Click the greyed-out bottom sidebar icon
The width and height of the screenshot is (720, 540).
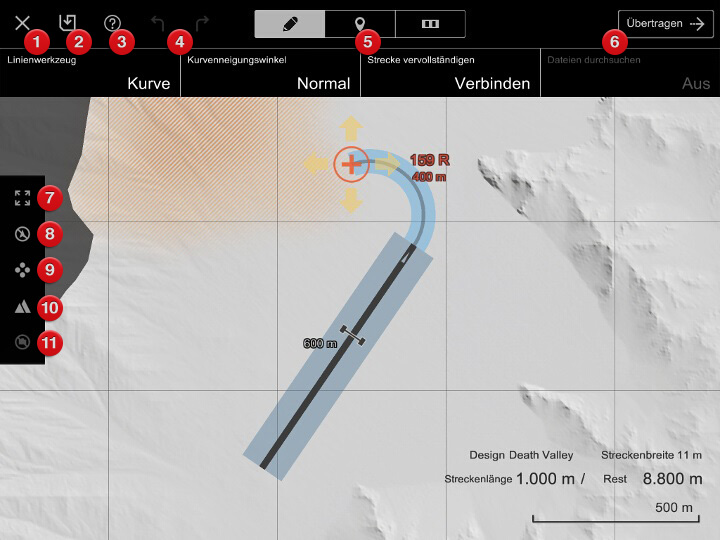click(x=22, y=342)
